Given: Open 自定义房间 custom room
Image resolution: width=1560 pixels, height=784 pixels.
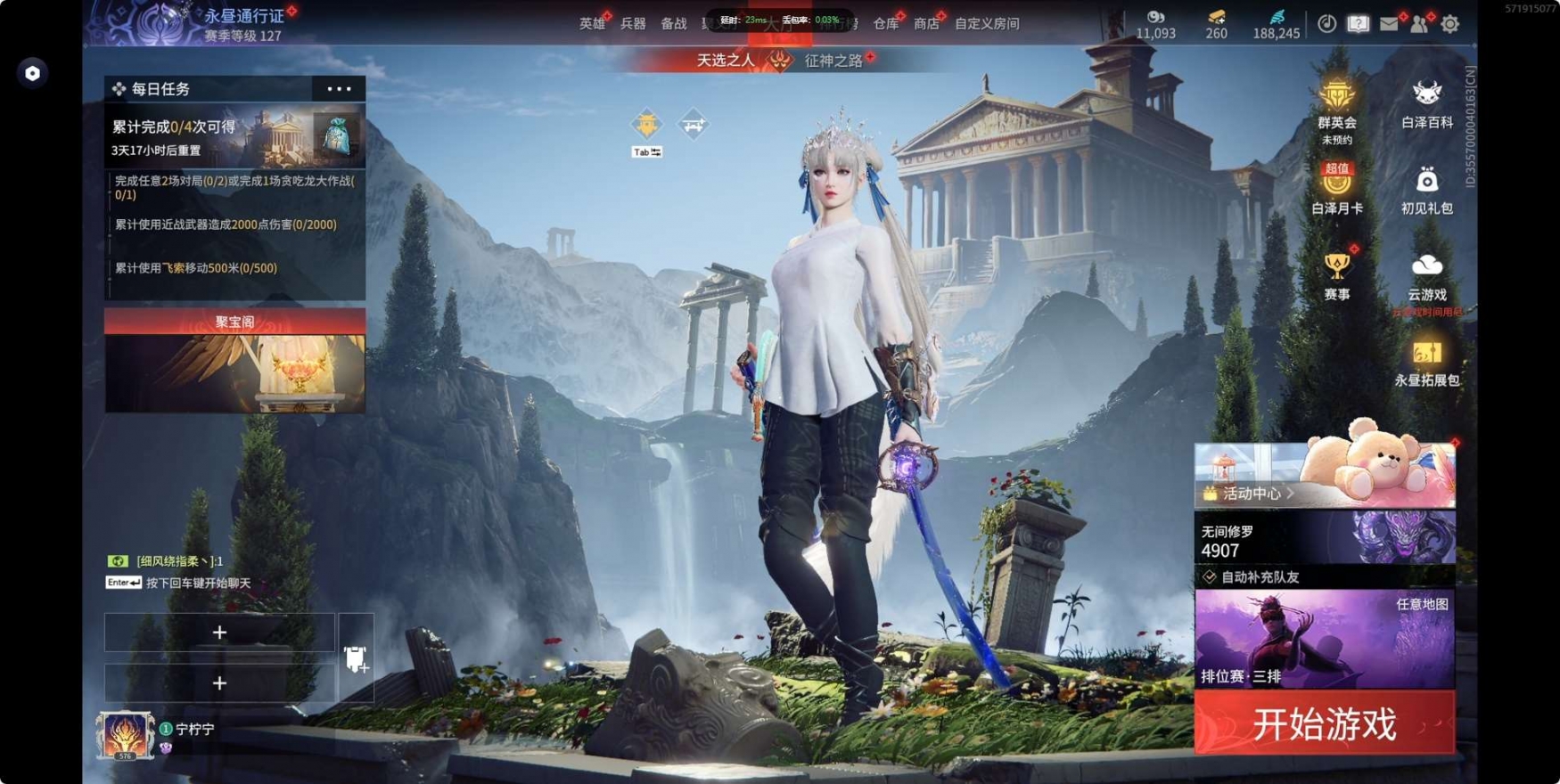Looking at the screenshot, I should 987,24.
